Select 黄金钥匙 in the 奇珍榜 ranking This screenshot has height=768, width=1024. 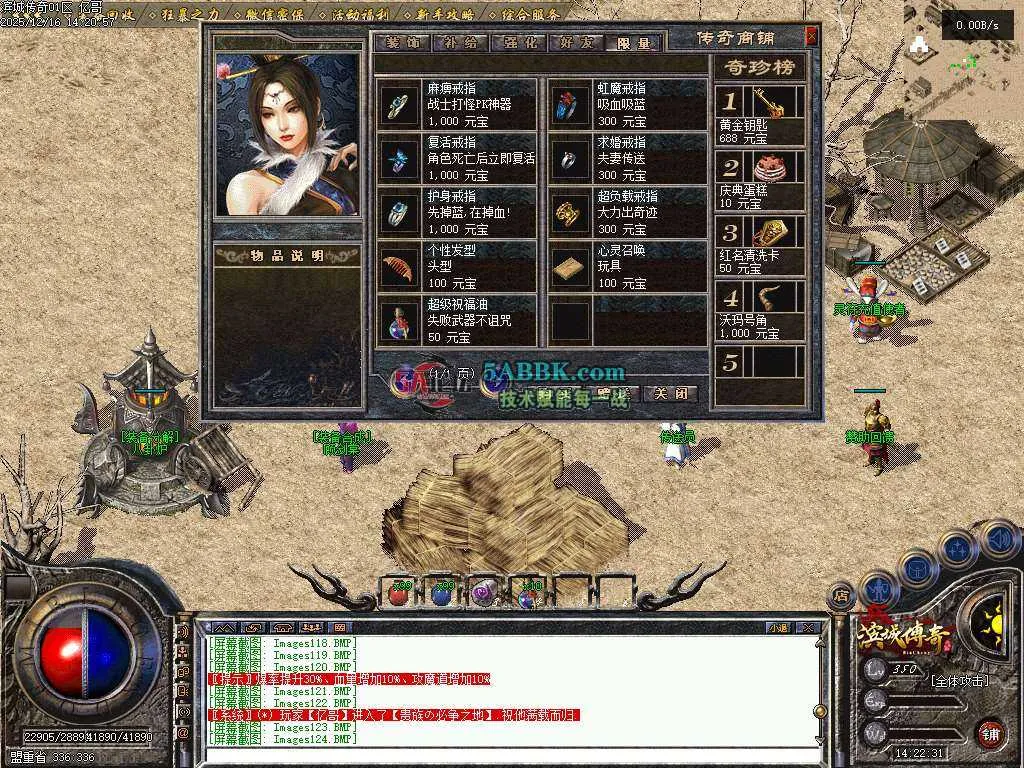coord(759,116)
